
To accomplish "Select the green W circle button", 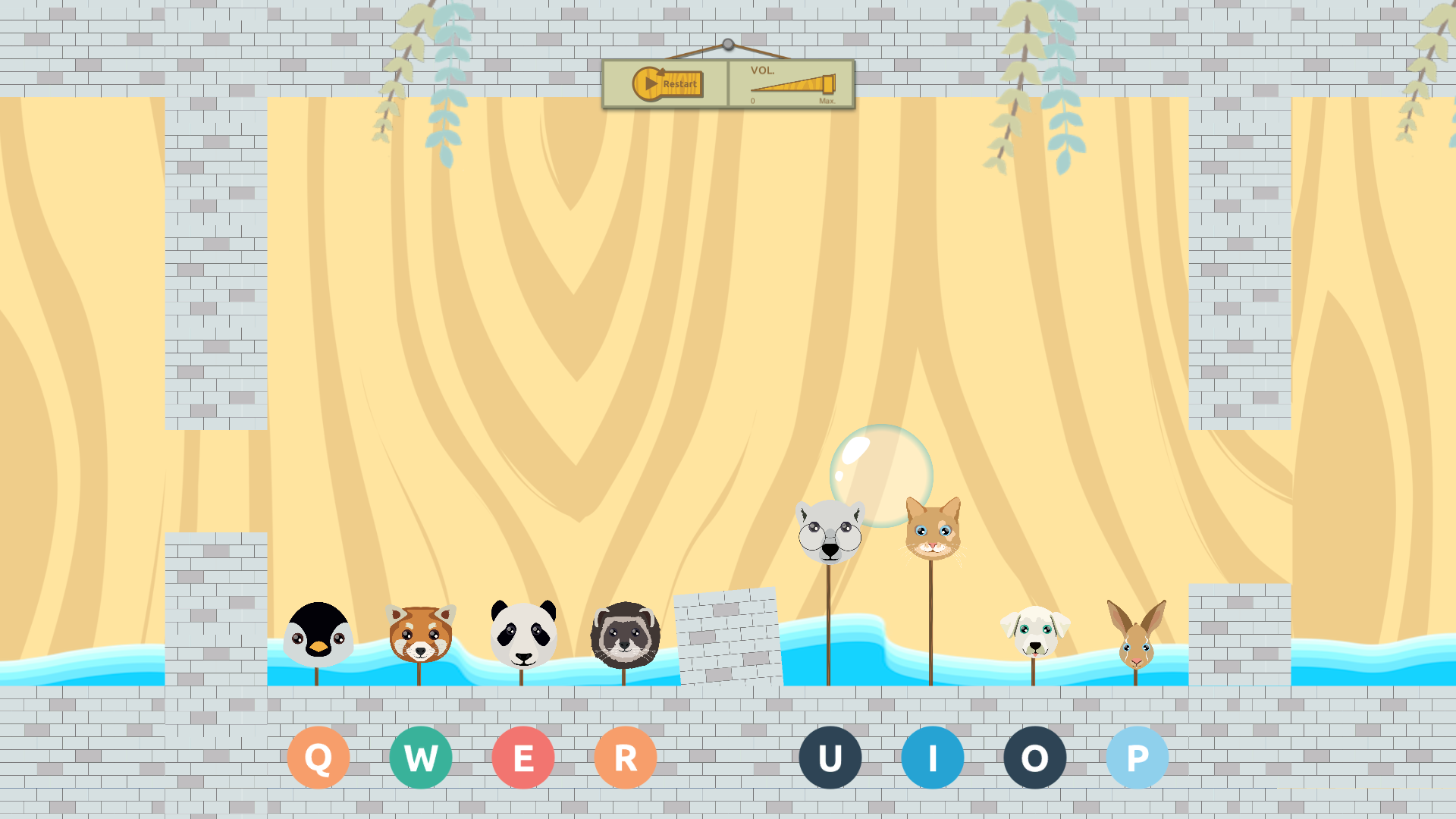I will (x=421, y=758).
